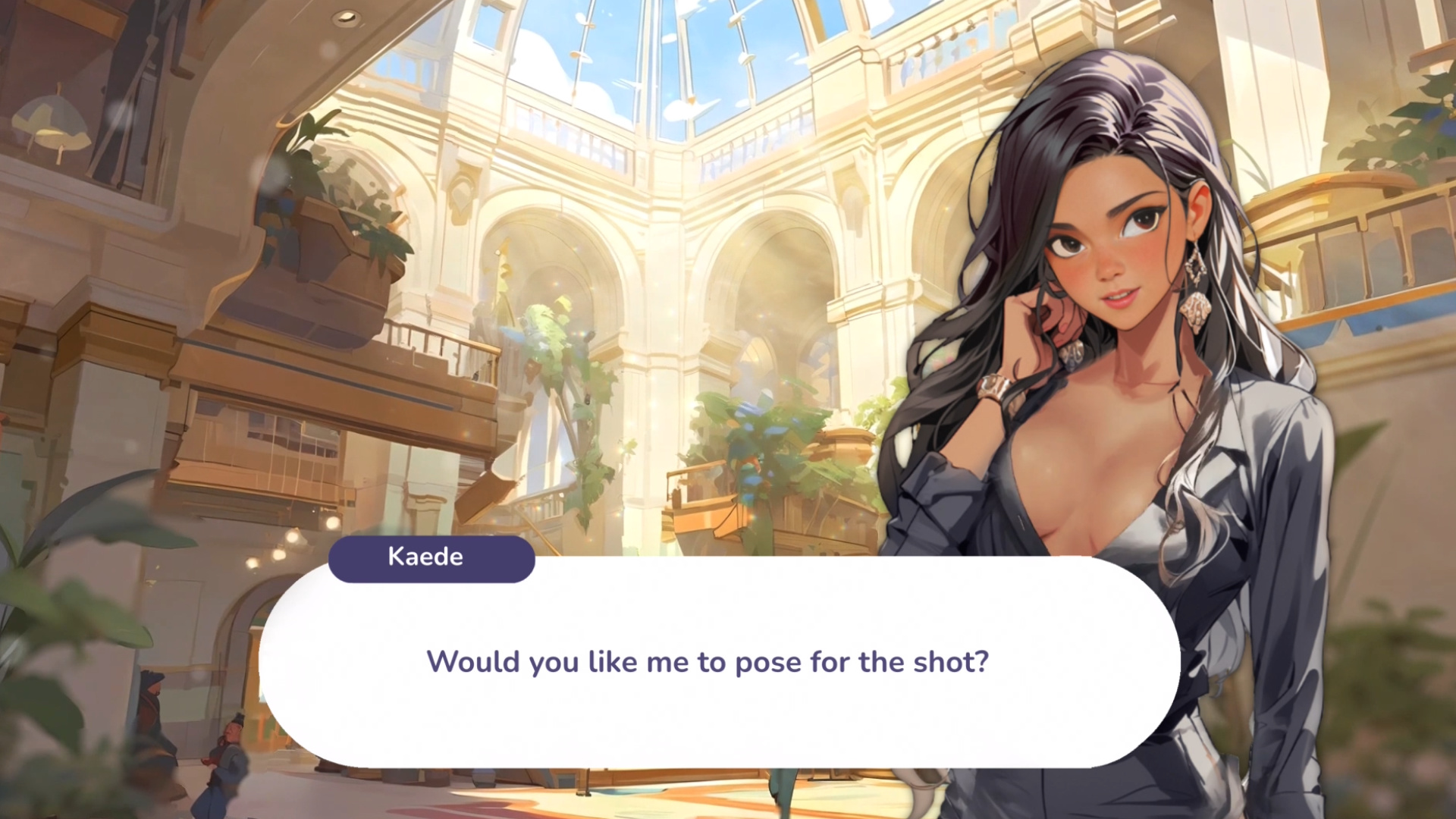Click Kaede's dialogue box to continue
1456x819 pixels.
[719, 661]
